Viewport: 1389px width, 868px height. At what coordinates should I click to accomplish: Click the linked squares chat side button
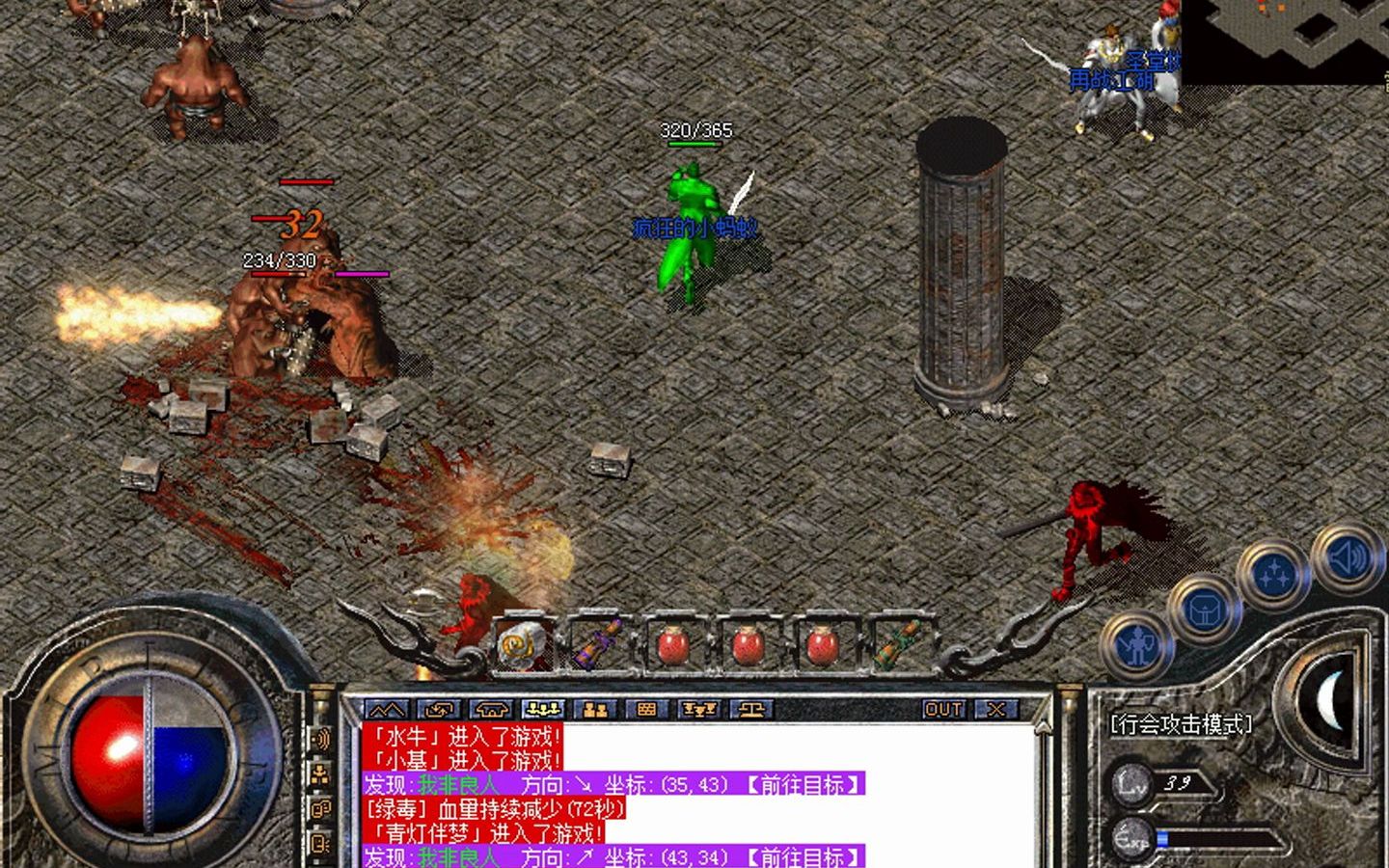point(320,808)
